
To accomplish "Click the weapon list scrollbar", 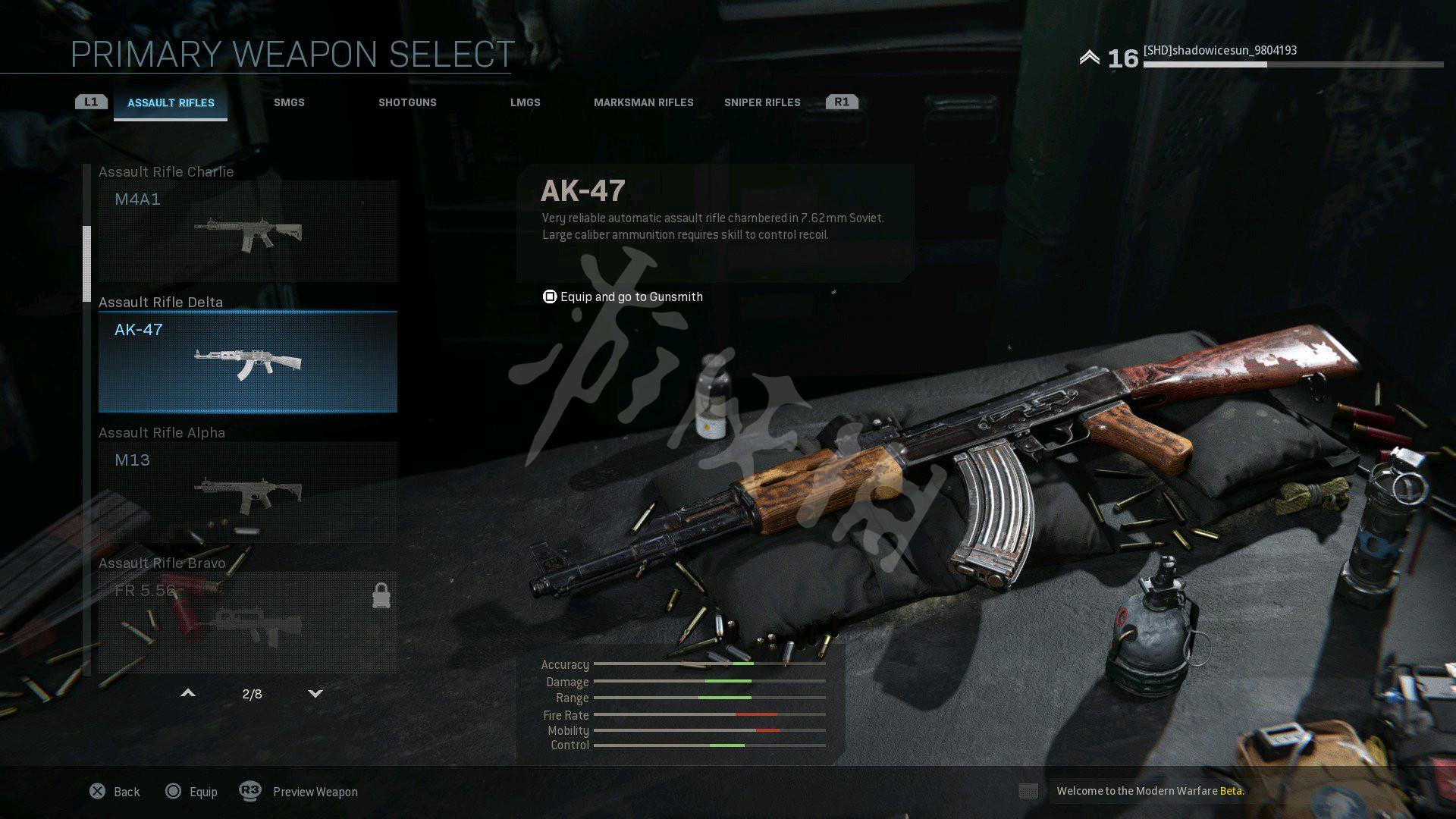I will [x=86, y=263].
